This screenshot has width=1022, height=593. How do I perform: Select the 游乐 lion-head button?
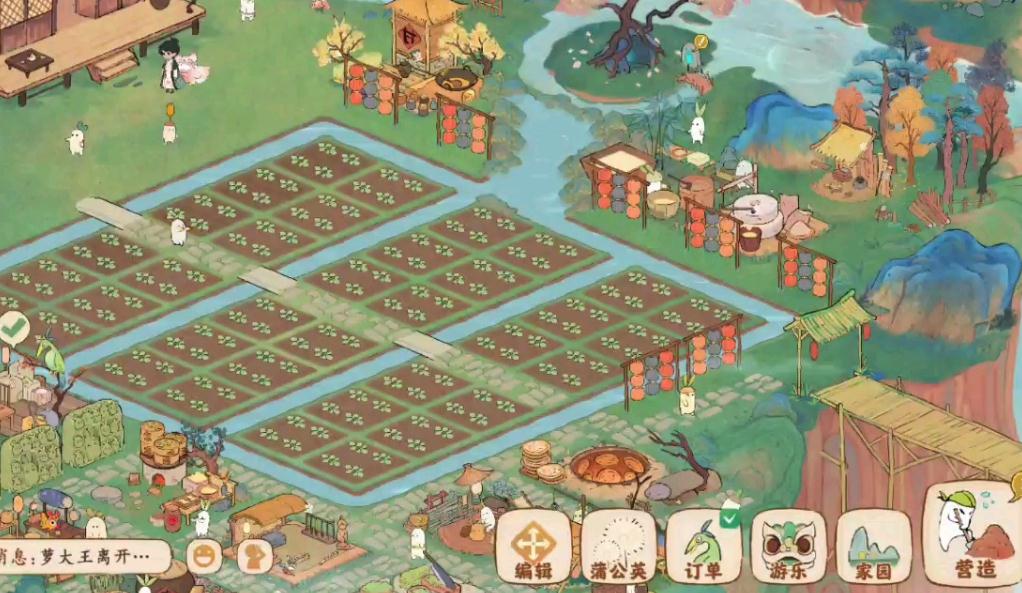click(x=788, y=546)
